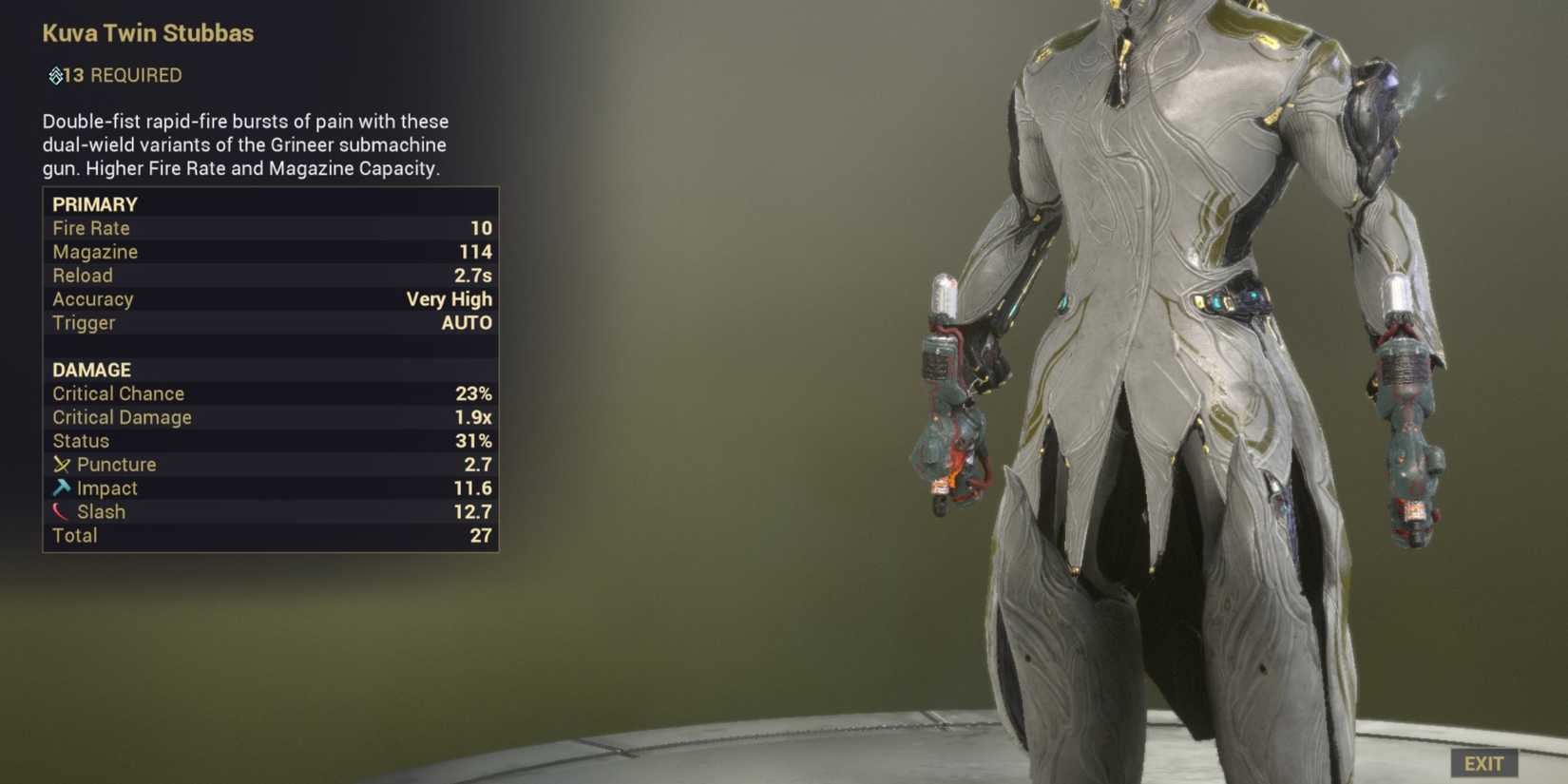
Task: Click the Status value 31%
Action: tap(476, 441)
